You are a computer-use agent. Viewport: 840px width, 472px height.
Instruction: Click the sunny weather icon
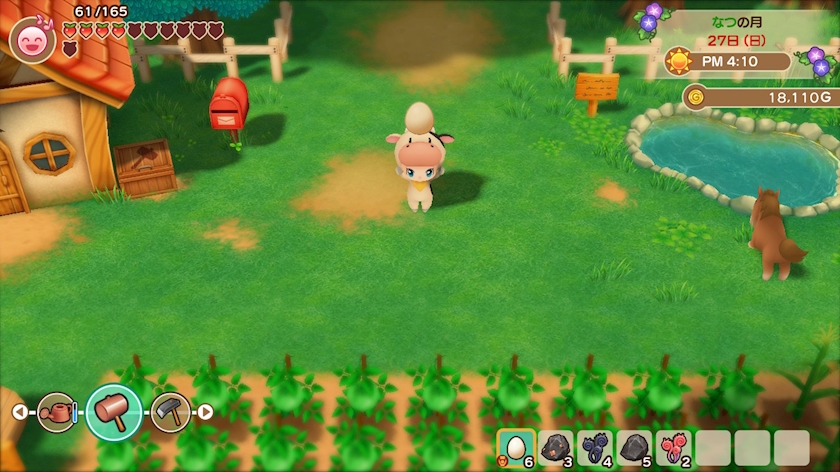click(680, 62)
